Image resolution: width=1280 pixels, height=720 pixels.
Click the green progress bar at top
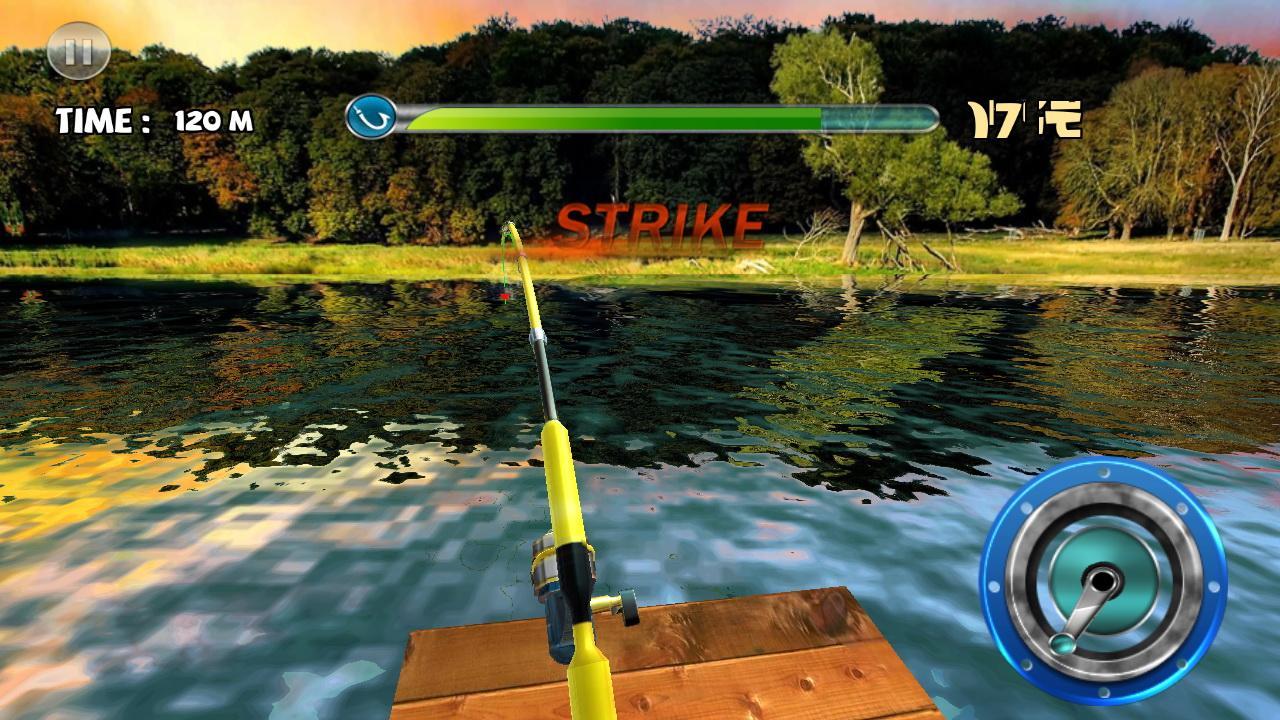click(x=610, y=117)
